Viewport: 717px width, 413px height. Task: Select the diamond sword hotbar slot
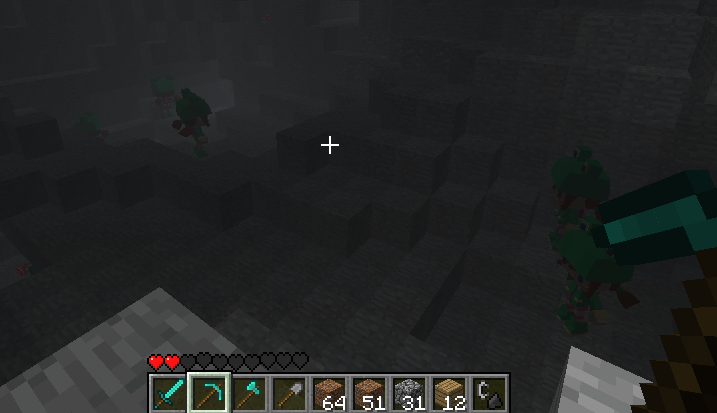click(x=168, y=393)
